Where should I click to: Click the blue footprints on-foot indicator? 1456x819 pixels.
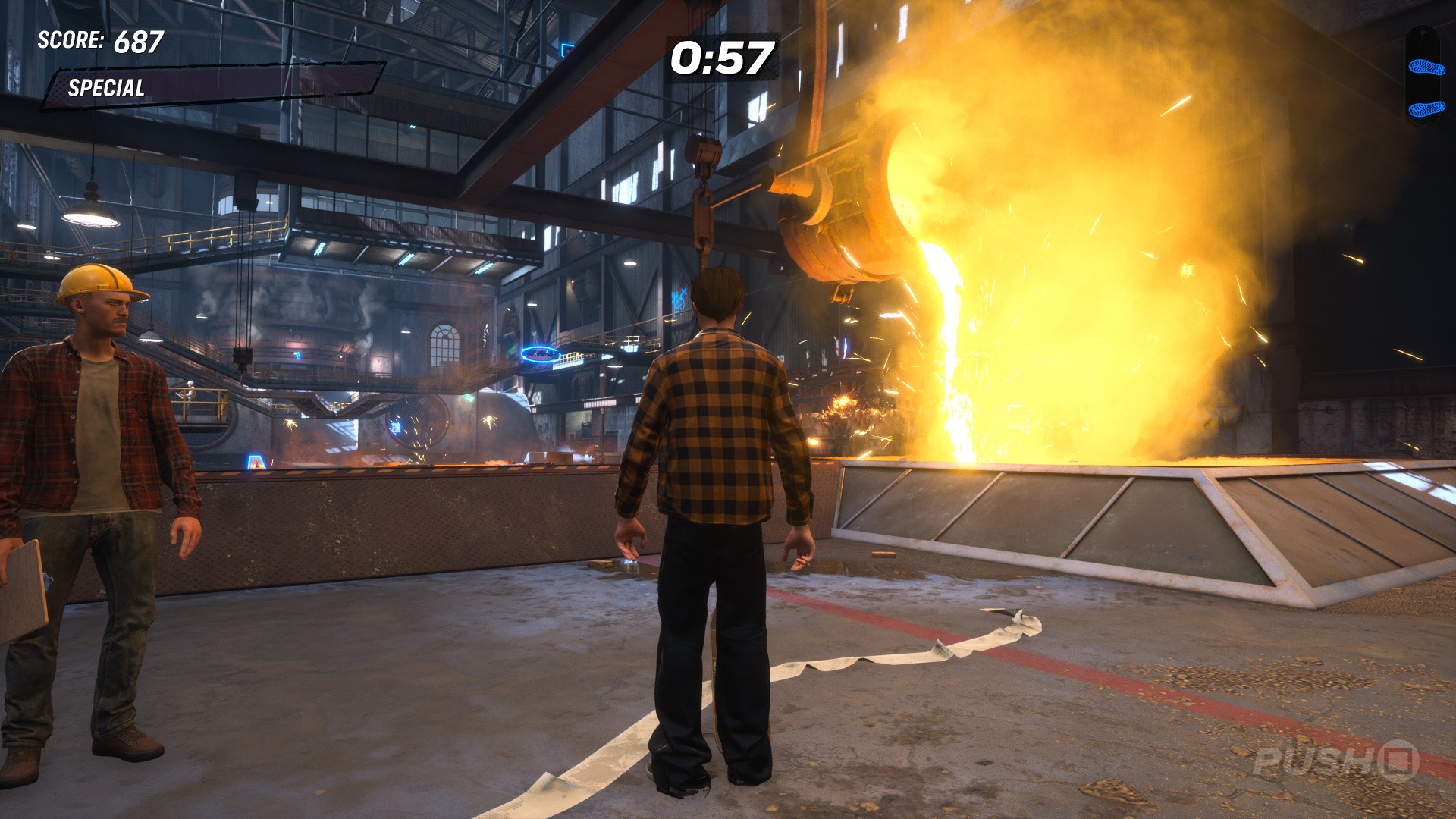coord(1426,87)
